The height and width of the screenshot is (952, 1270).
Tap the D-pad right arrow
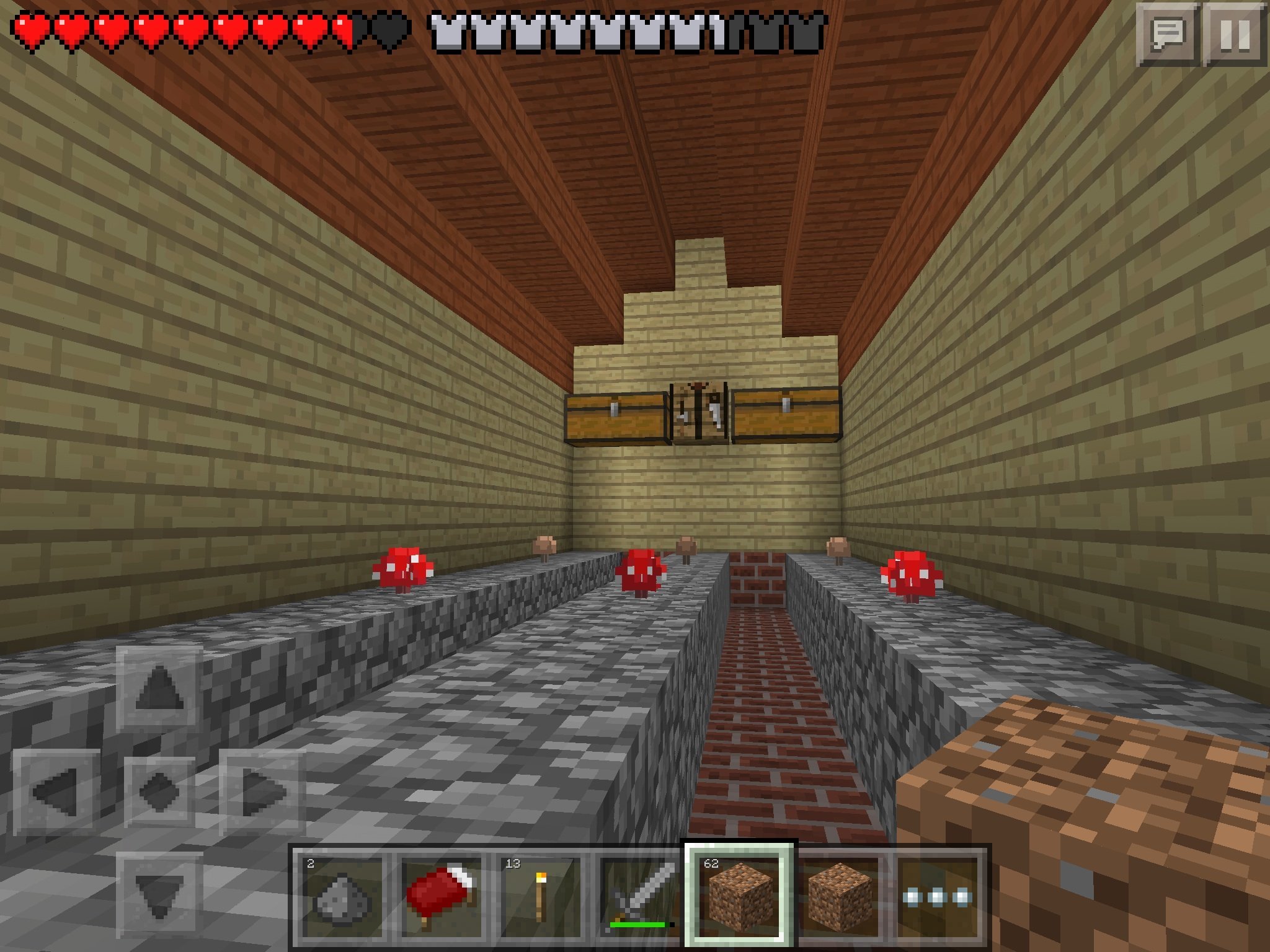[x=263, y=791]
